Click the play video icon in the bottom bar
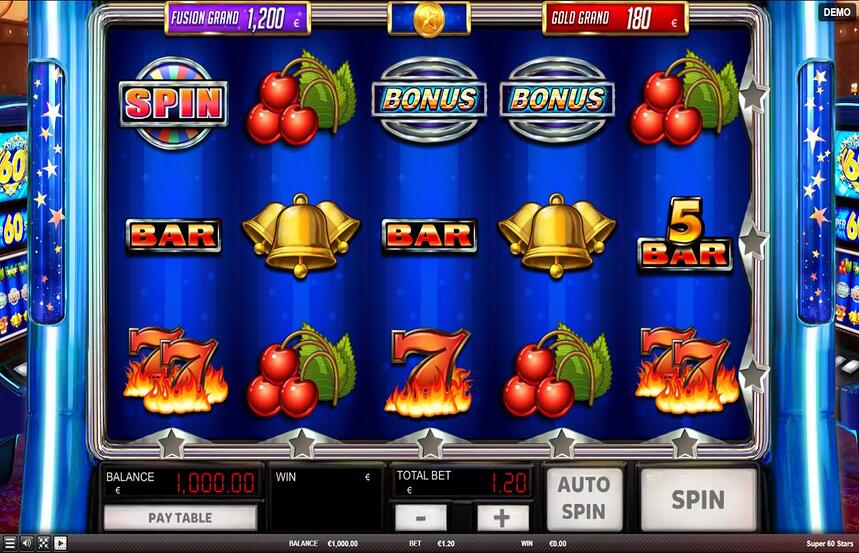Viewport: 859px width, 553px height. tap(60, 543)
